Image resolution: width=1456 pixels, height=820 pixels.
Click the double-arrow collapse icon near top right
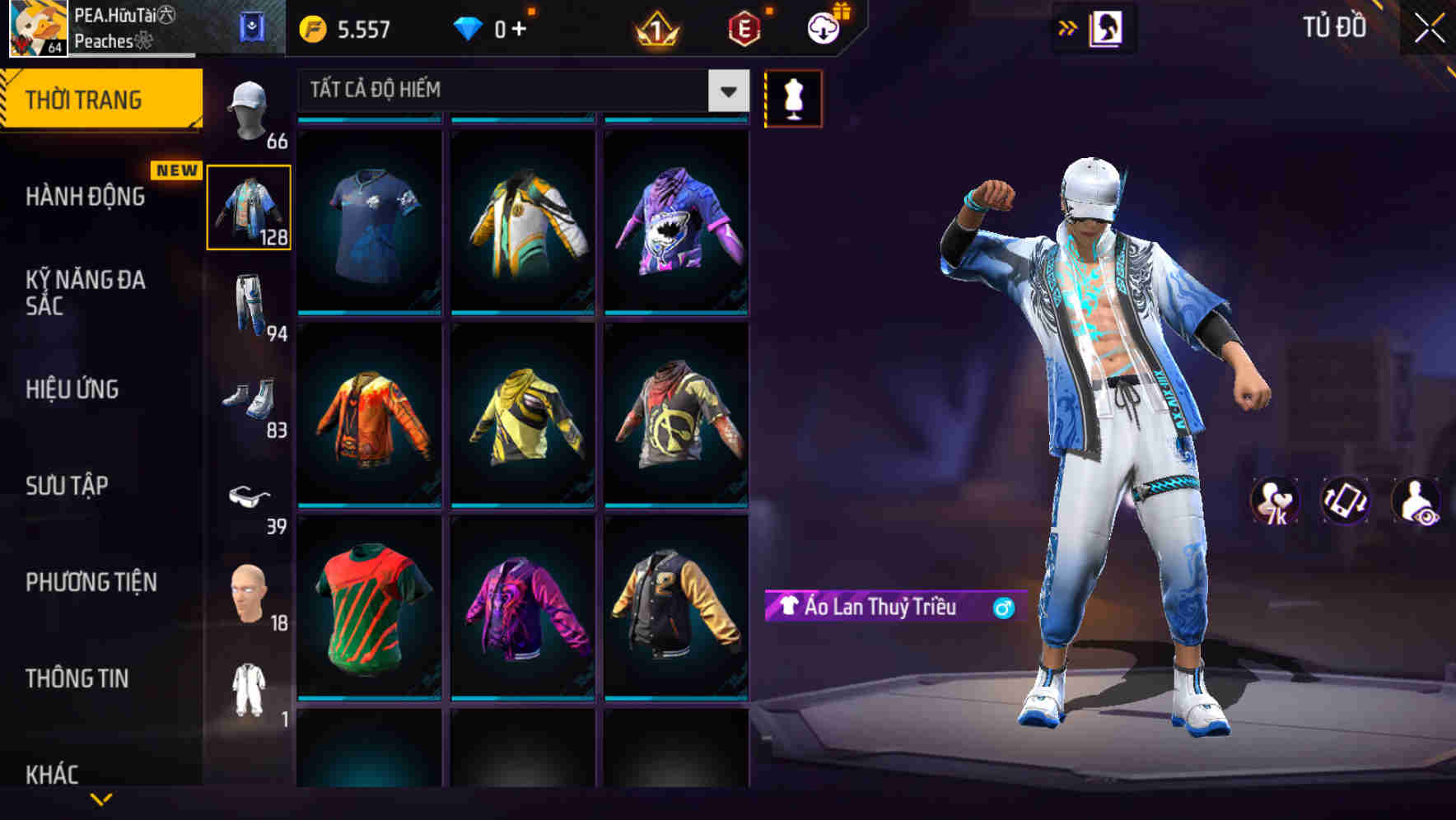click(x=1068, y=26)
